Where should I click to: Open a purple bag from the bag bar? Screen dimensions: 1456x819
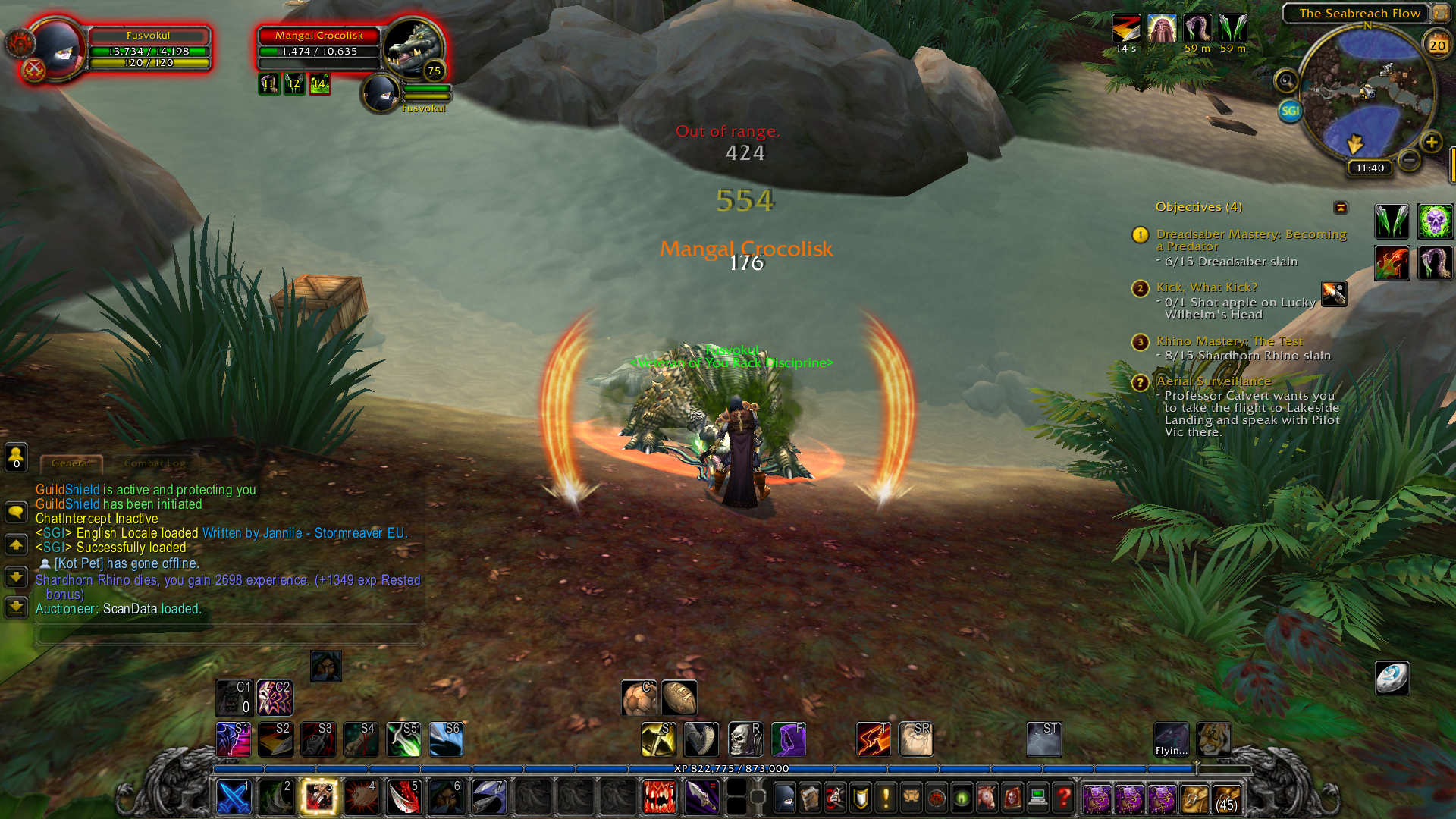coord(1099,798)
